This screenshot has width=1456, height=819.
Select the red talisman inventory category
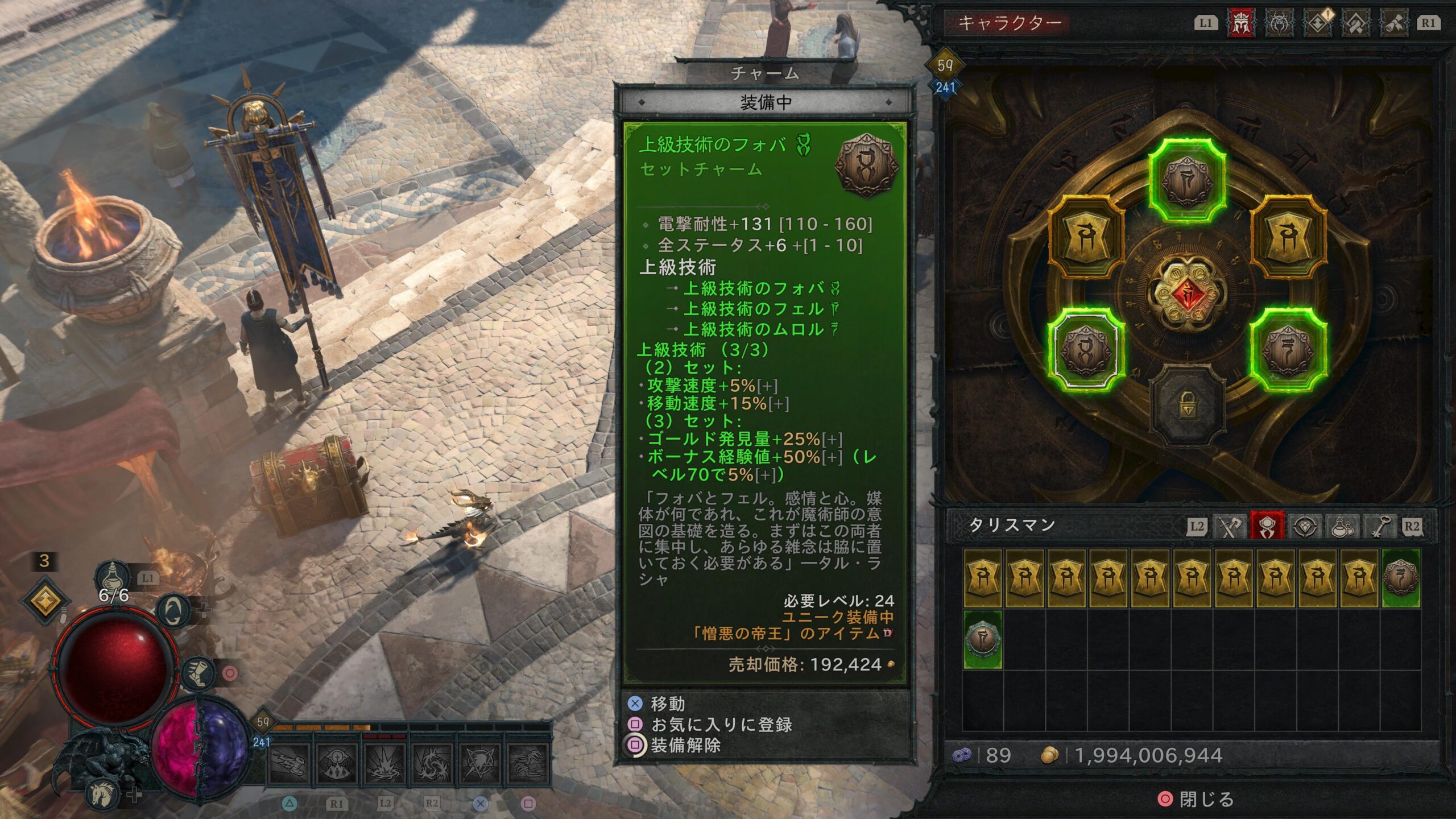(x=1267, y=526)
